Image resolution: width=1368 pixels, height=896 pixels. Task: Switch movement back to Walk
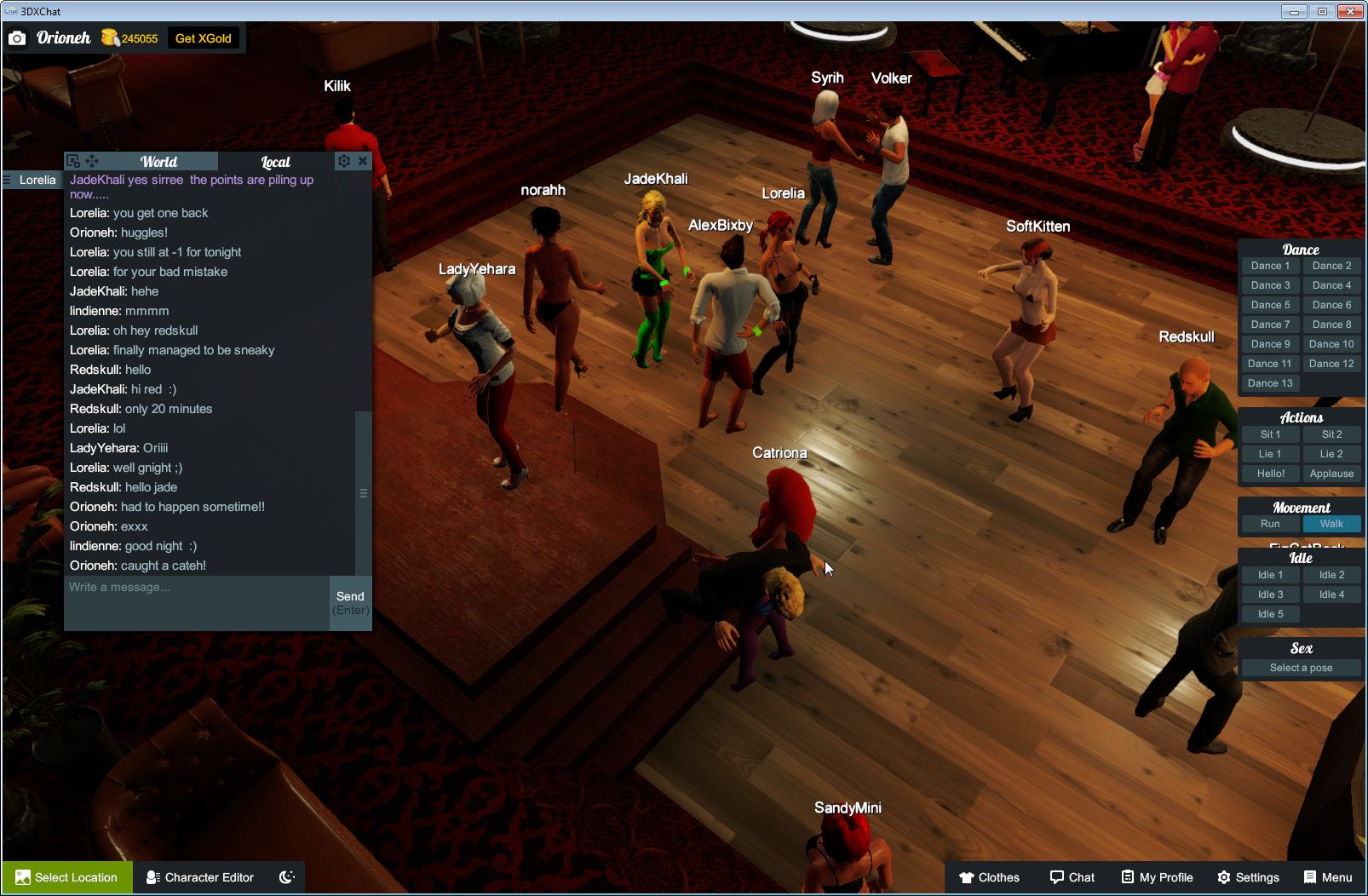[1331, 524]
